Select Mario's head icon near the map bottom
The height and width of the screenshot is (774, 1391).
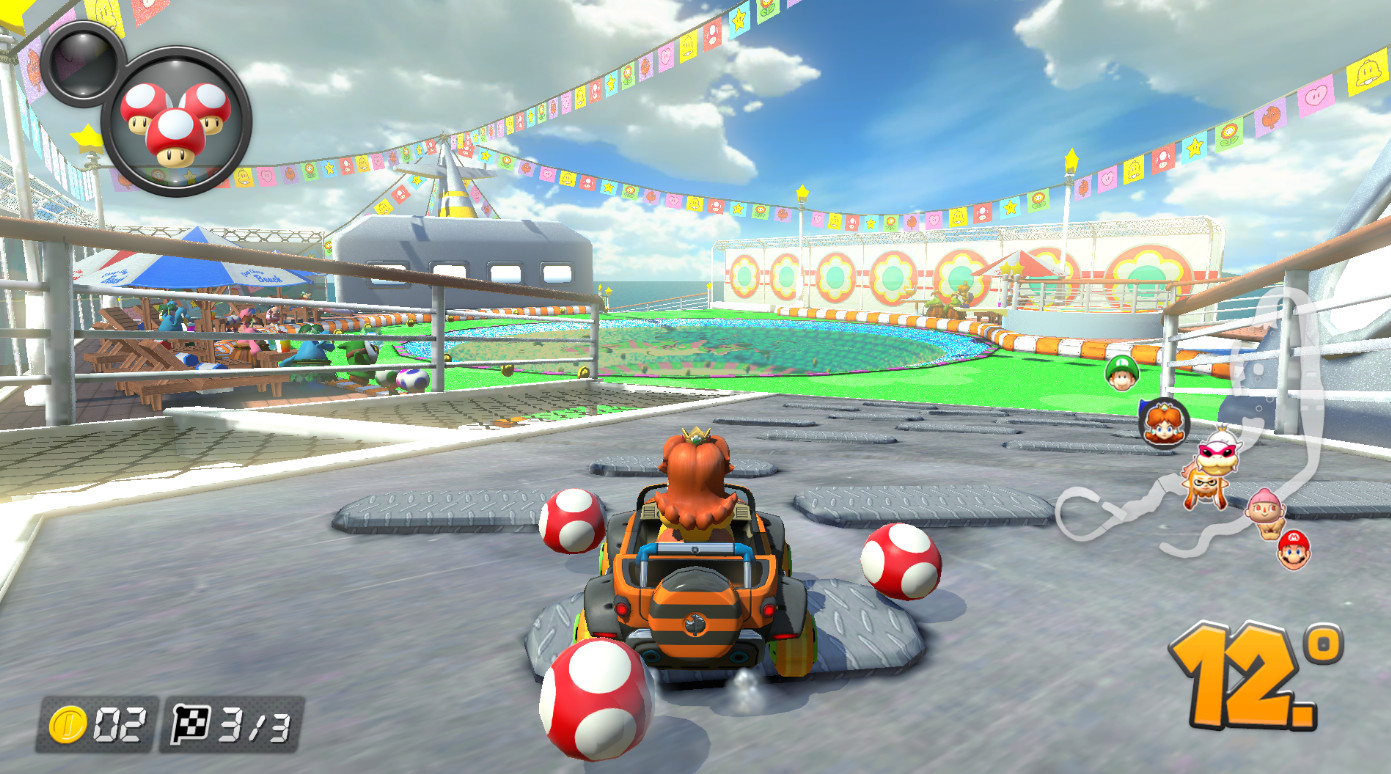(x=1292, y=552)
